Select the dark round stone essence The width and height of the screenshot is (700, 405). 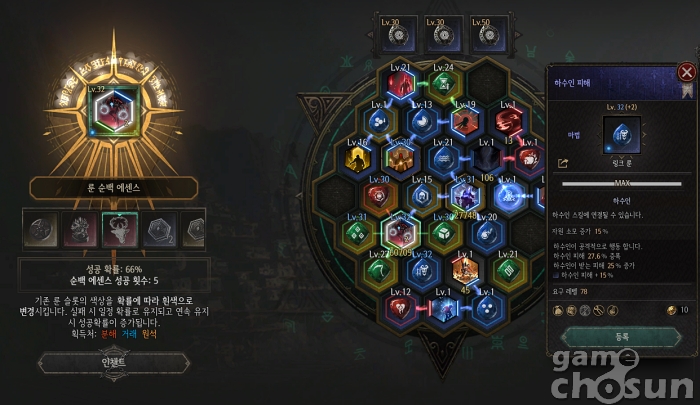(x=42, y=229)
